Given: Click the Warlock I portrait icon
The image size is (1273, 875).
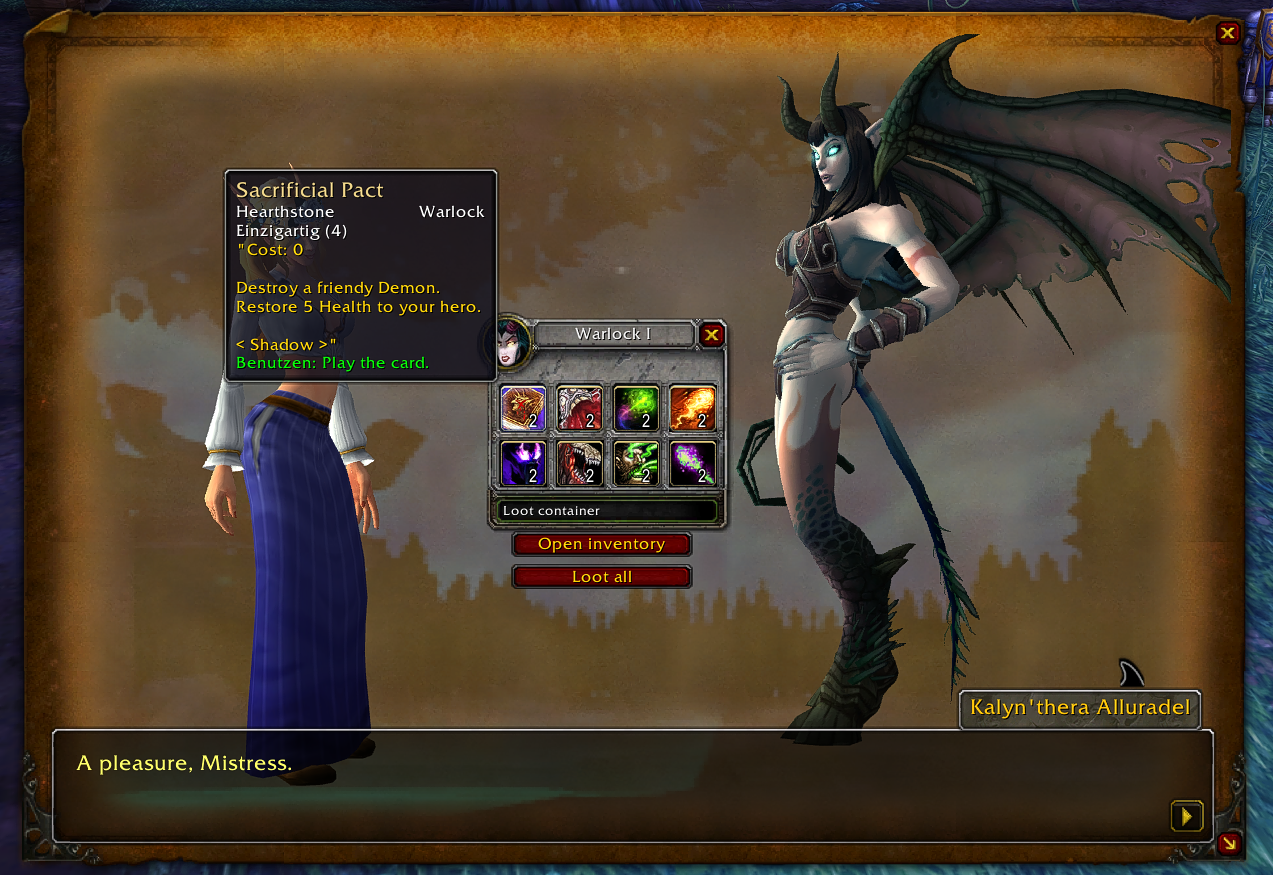Looking at the screenshot, I should [513, 342].
